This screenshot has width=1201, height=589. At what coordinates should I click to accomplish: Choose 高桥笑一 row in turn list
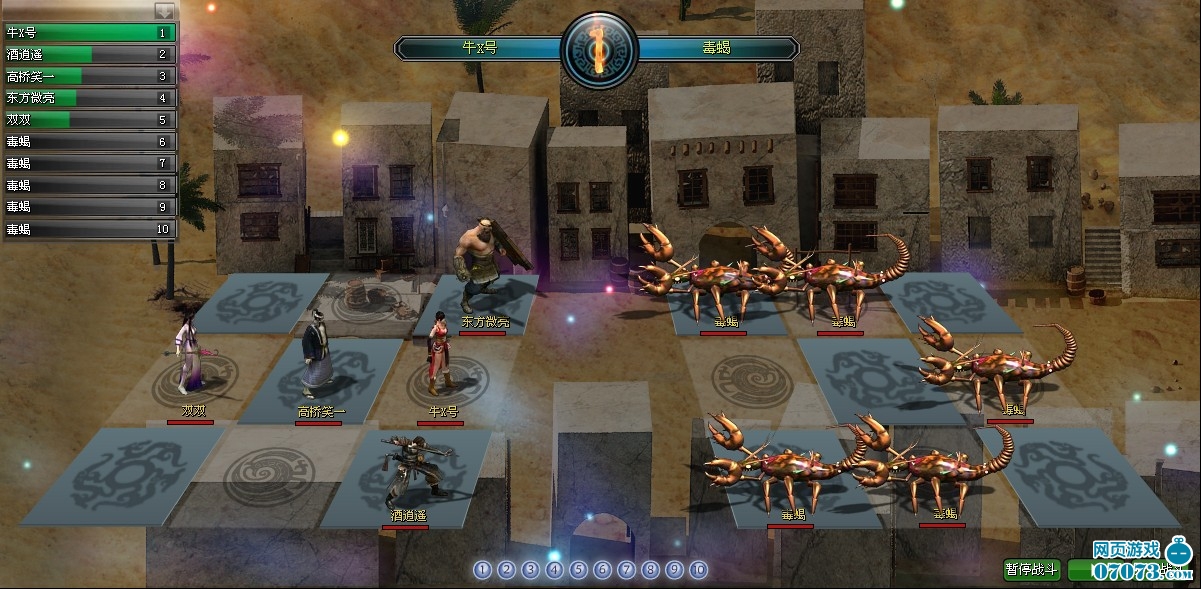pos(88,76)
